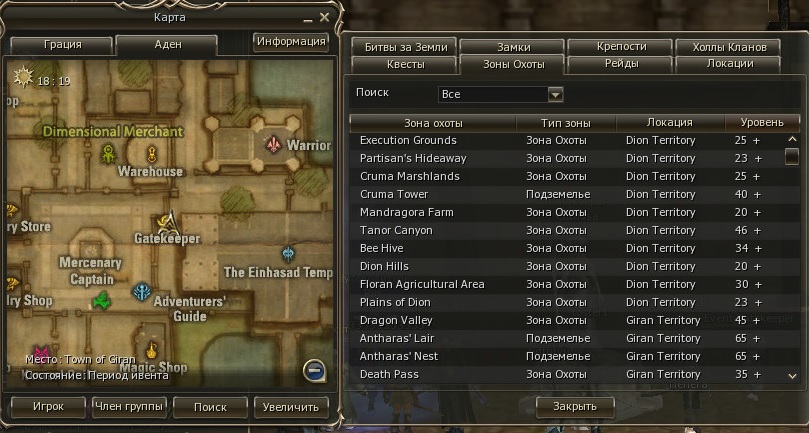Close the map window with X
This screenshot has height=433, width=809.
pos(324,17)
